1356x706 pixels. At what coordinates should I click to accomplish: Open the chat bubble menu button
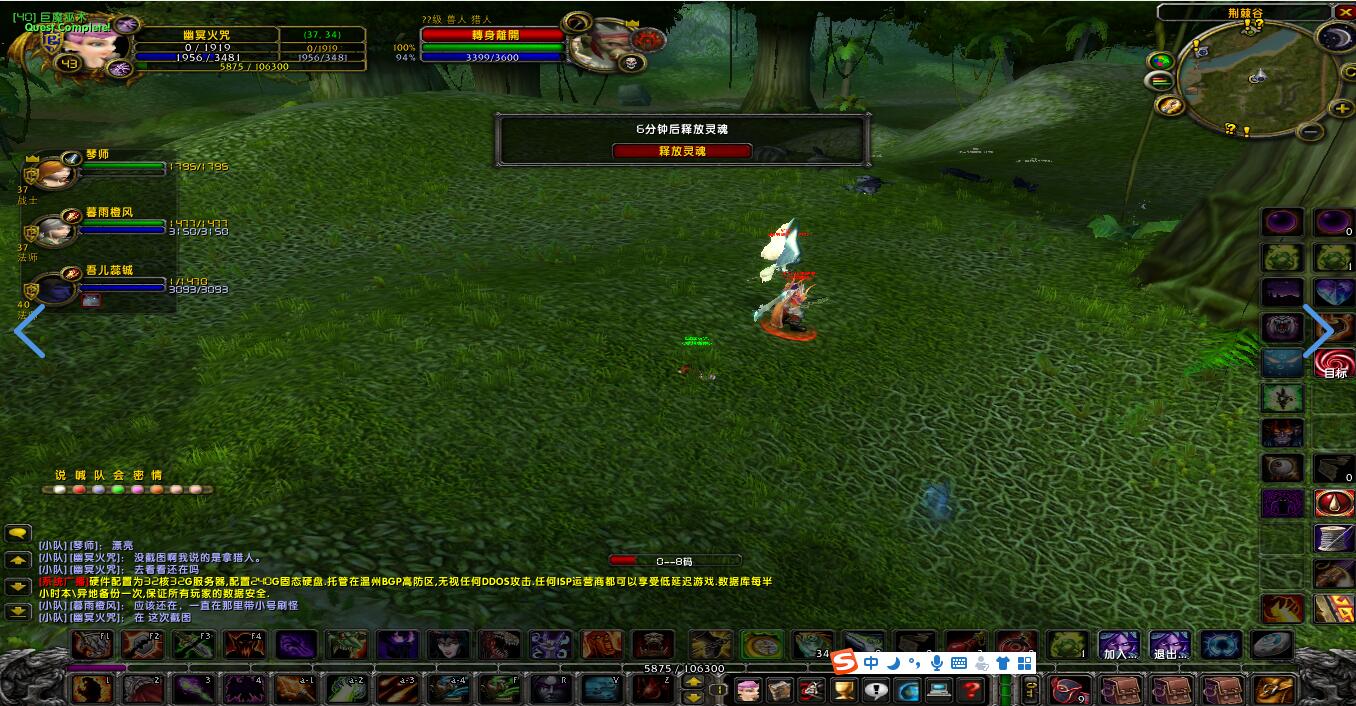click(x=18, y=534)
